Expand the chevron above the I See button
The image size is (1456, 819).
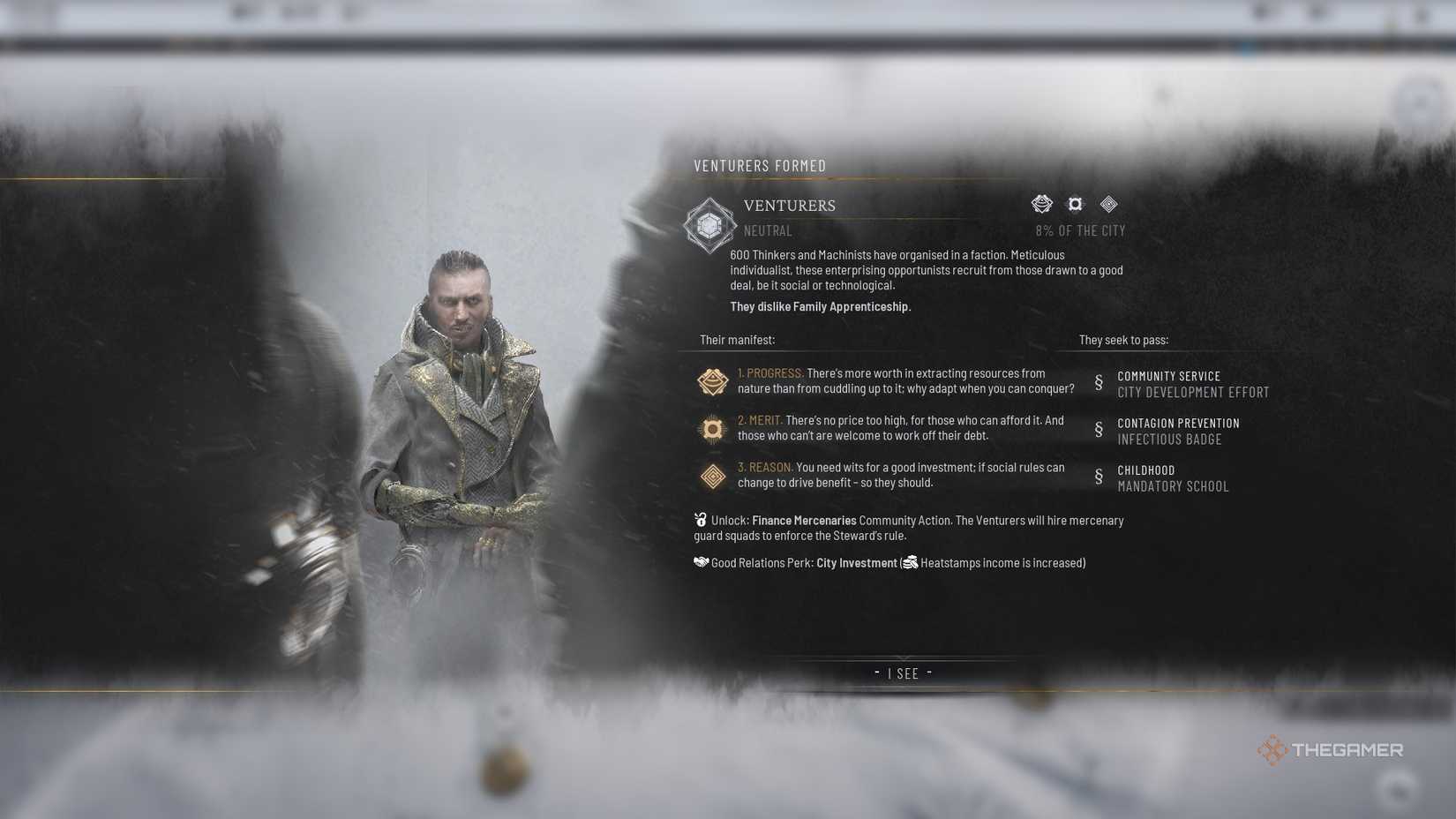coord(903,657)
